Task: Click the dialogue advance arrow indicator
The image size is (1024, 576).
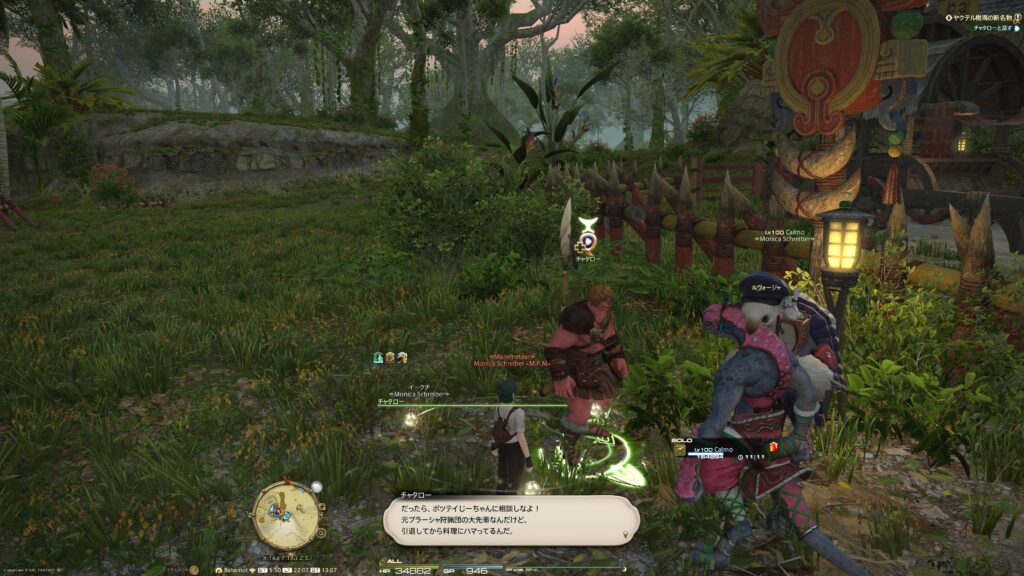Action: point(626,534)
